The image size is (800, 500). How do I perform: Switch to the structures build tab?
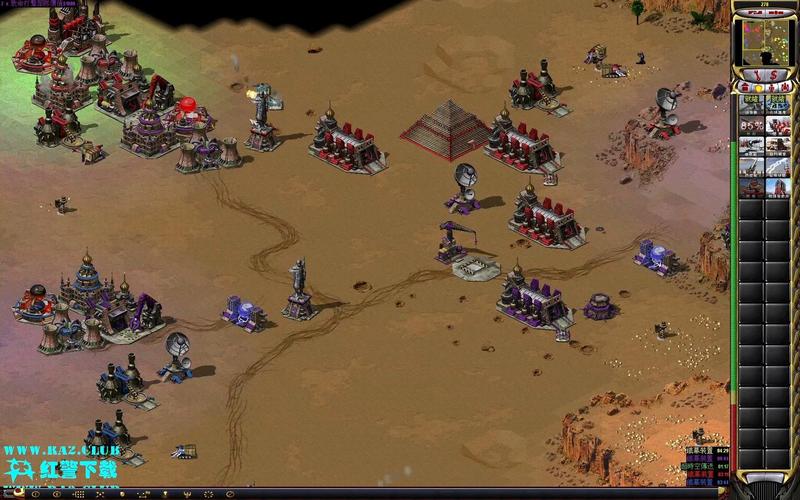(745, 87)
